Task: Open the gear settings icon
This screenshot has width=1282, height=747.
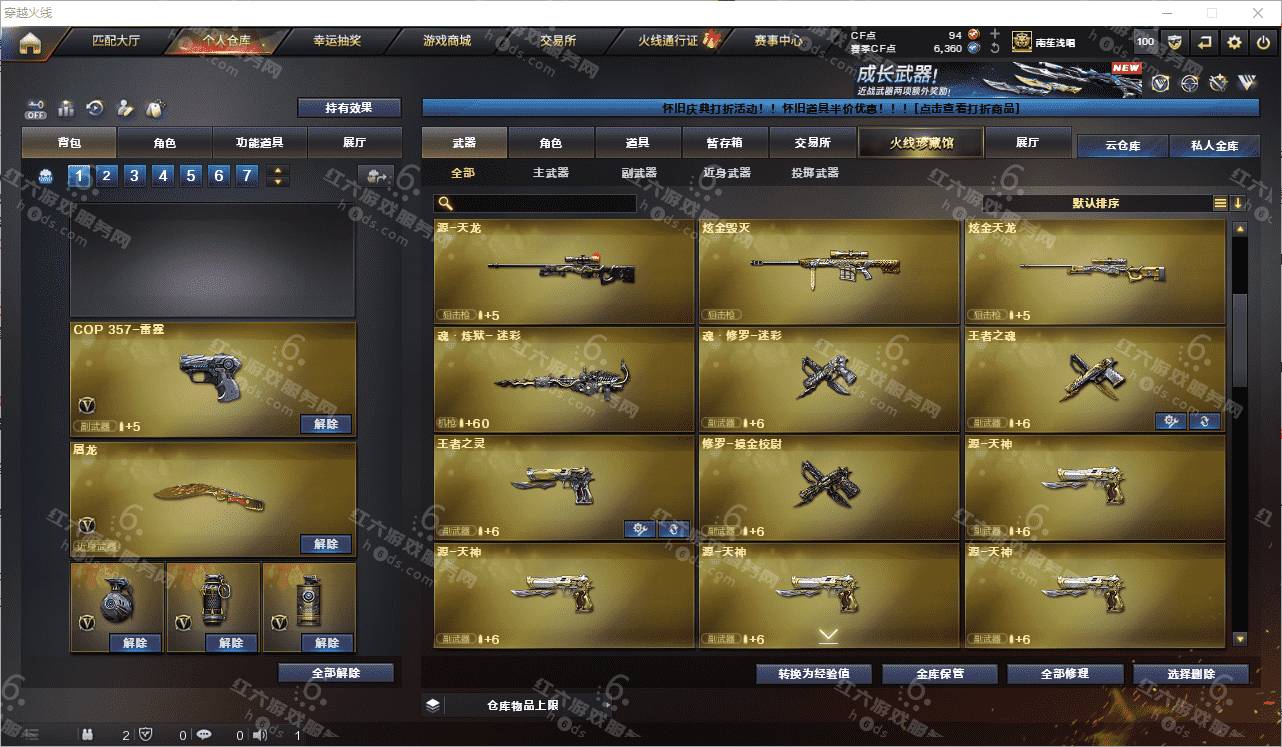Action: click(x=1235, y=42)
